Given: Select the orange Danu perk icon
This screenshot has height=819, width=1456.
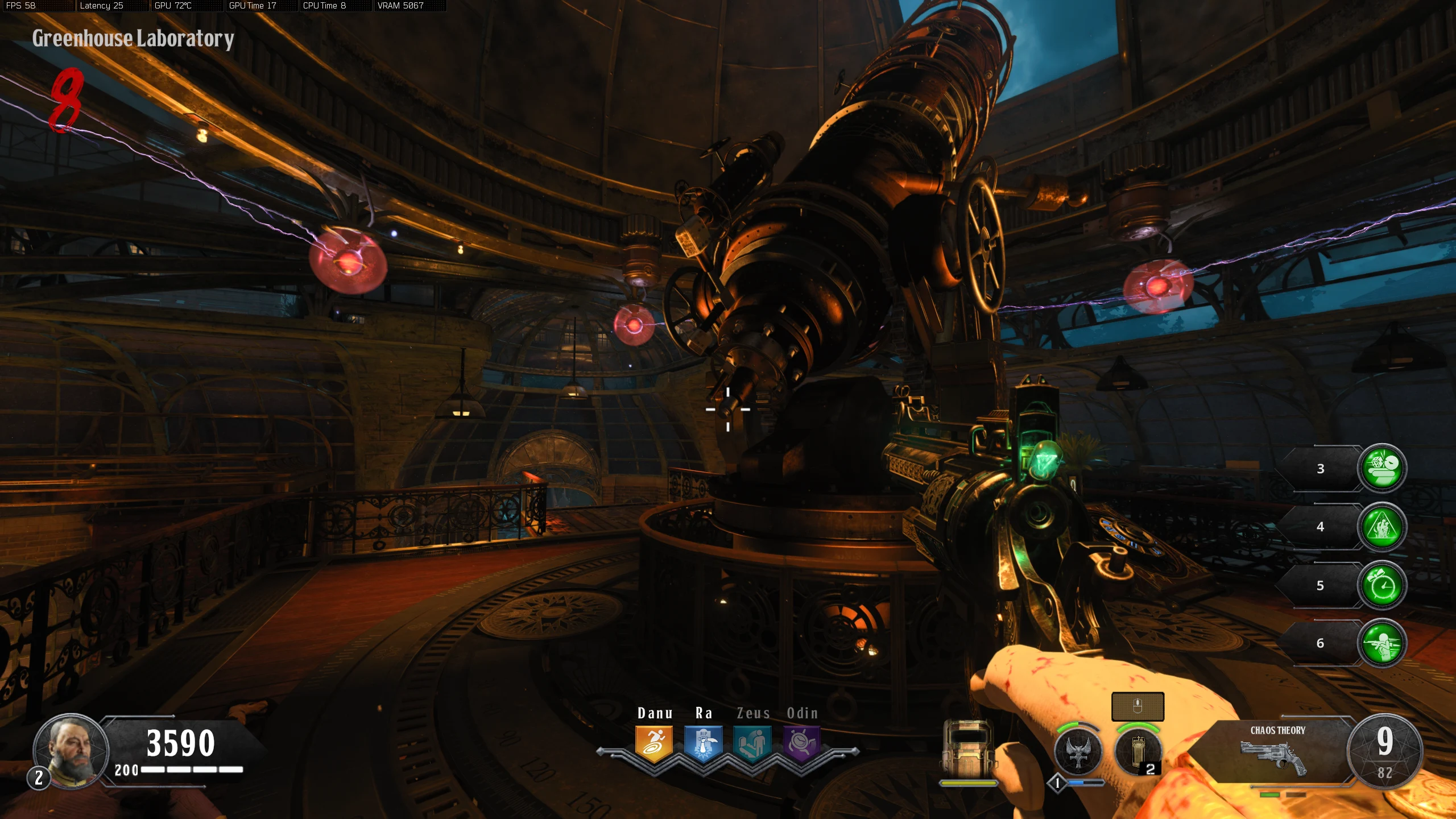Looking at the screenshot, I should pos(654,743).
